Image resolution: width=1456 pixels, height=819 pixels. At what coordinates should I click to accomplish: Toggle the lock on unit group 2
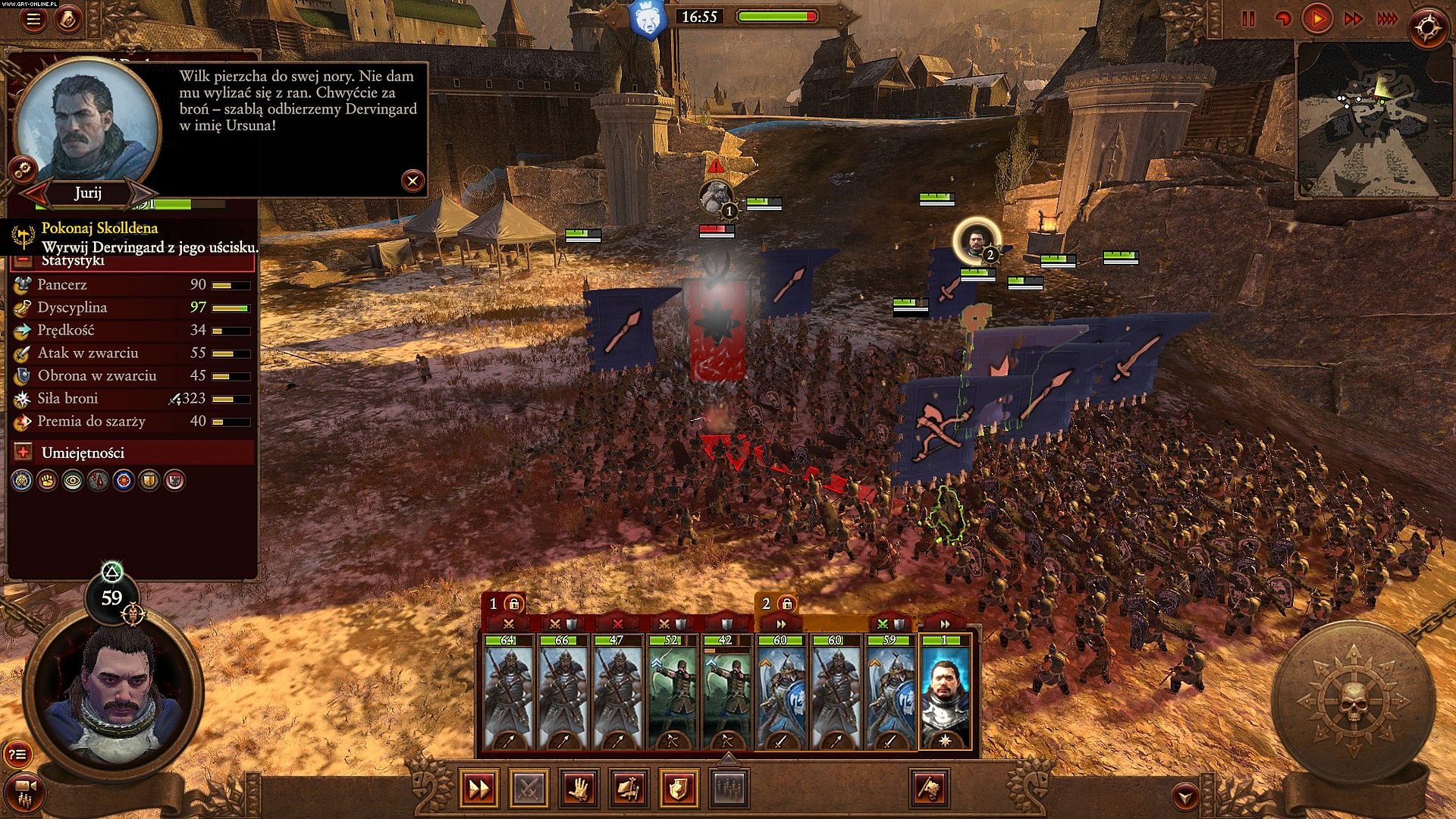[787, 604]
